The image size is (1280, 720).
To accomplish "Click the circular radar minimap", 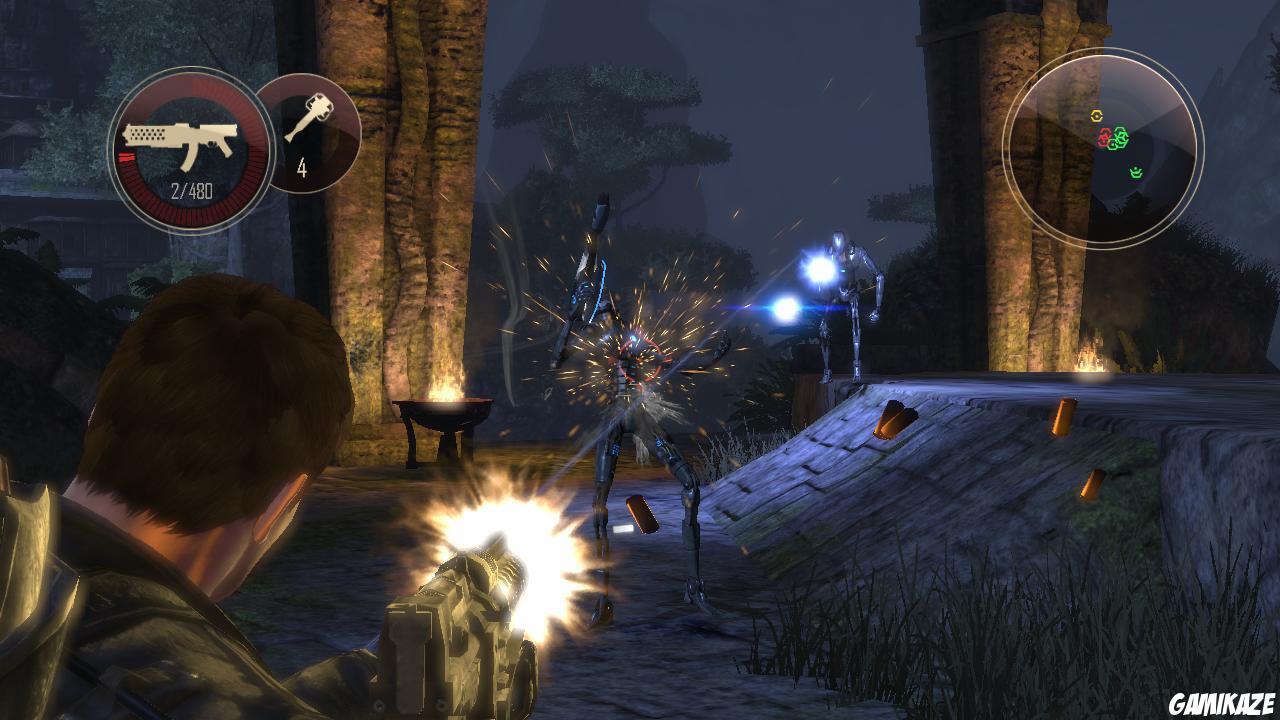I will point(1102,146).
